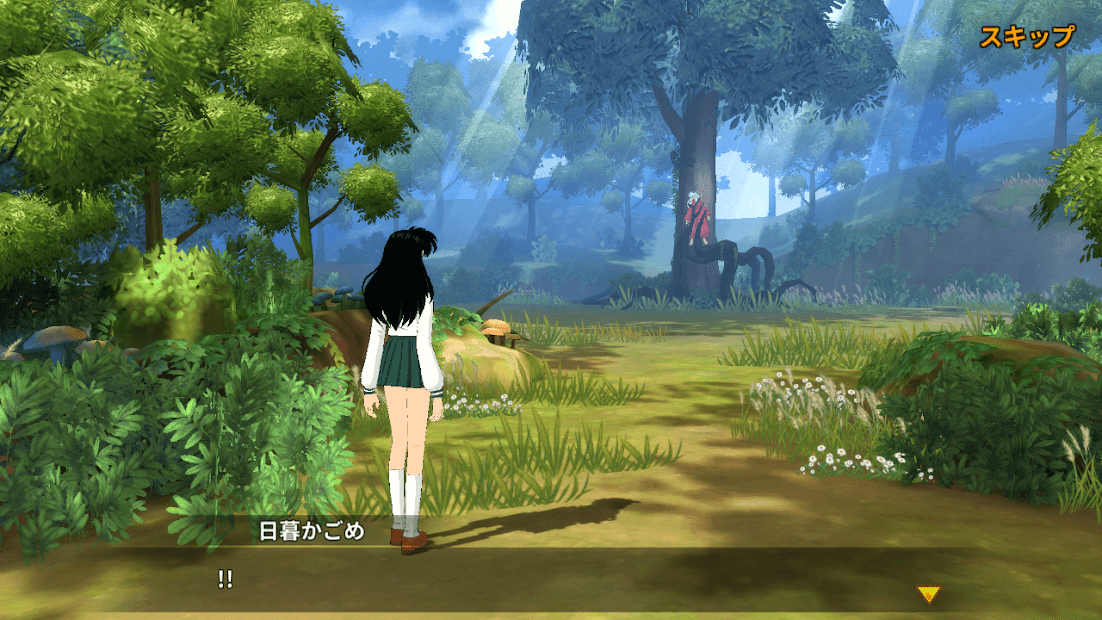Screen dimensions: 1102x620
Task: Advance dialogue with the yellow arrow indicator
Action: [x=929, y=595]
